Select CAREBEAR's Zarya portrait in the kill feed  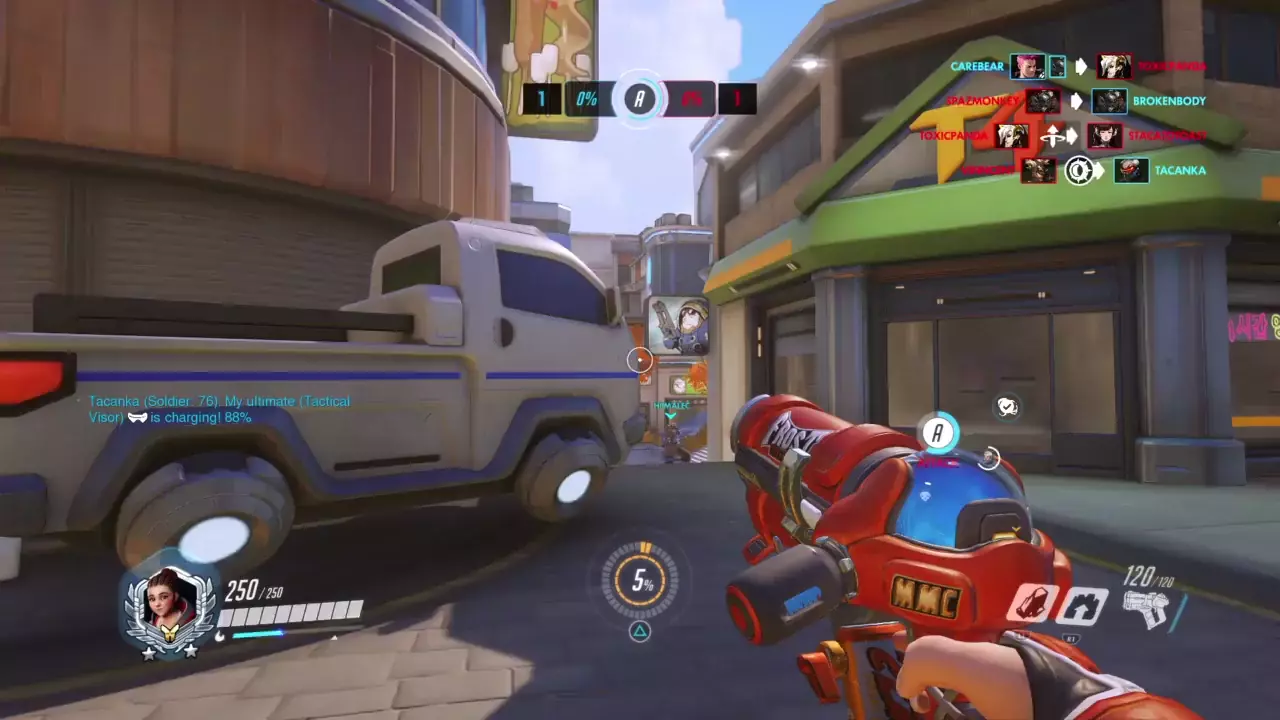(x=1027, y=67)
